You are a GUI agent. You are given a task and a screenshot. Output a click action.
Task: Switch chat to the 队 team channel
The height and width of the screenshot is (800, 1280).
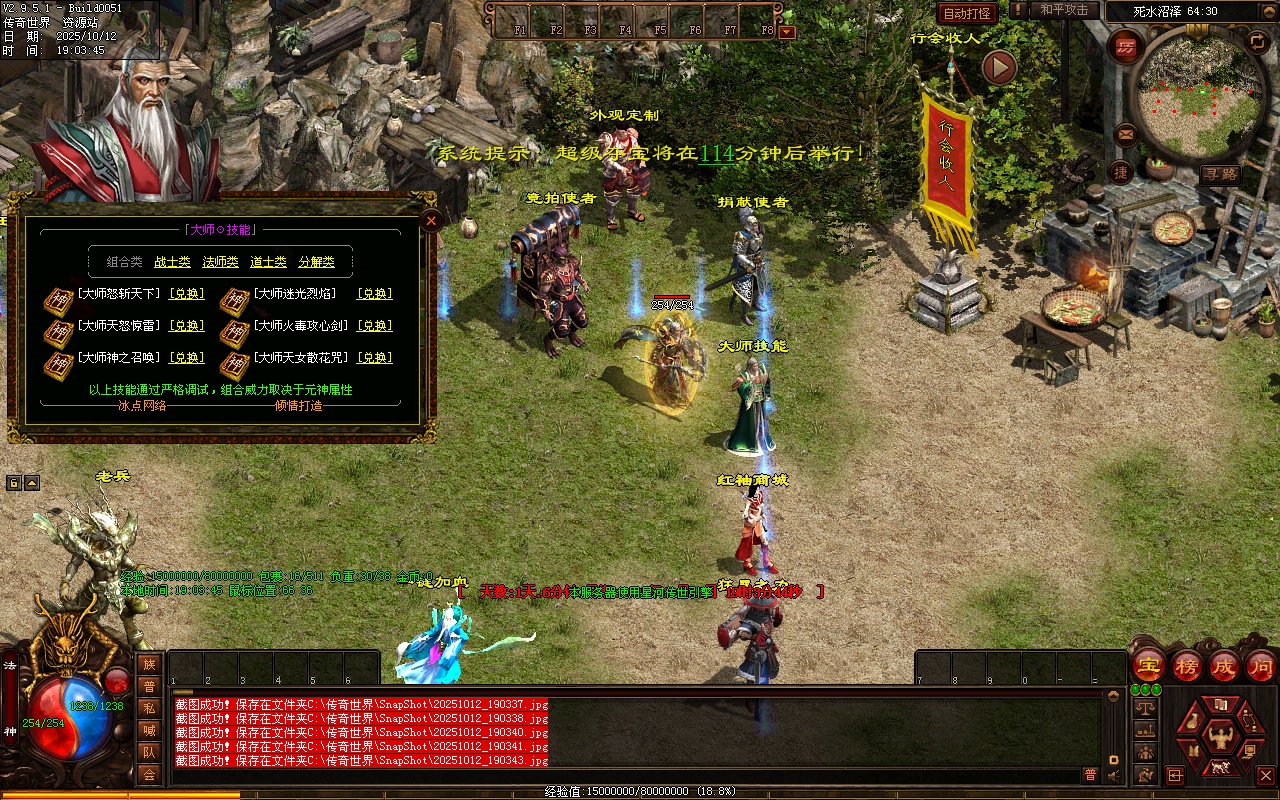point(149,752)
